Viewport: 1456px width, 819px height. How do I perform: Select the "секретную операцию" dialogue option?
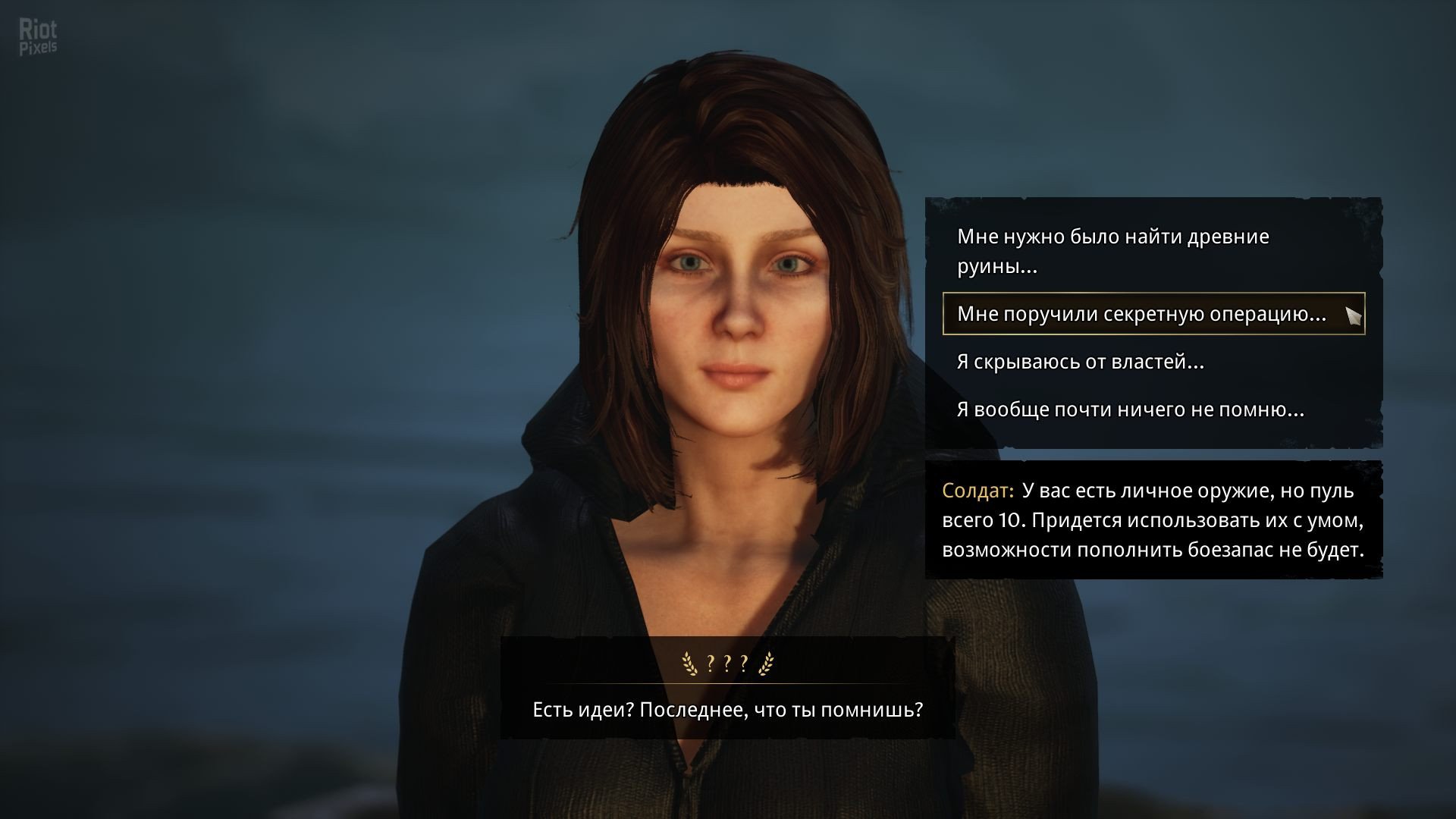click(1141, 314)
